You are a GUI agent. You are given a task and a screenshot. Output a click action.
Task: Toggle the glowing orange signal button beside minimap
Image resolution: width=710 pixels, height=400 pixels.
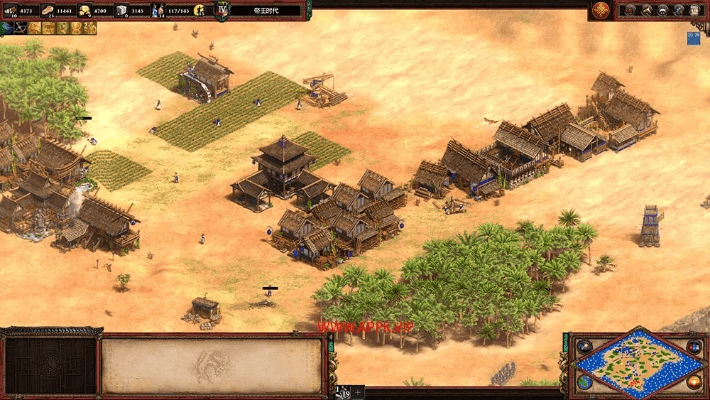694,381
